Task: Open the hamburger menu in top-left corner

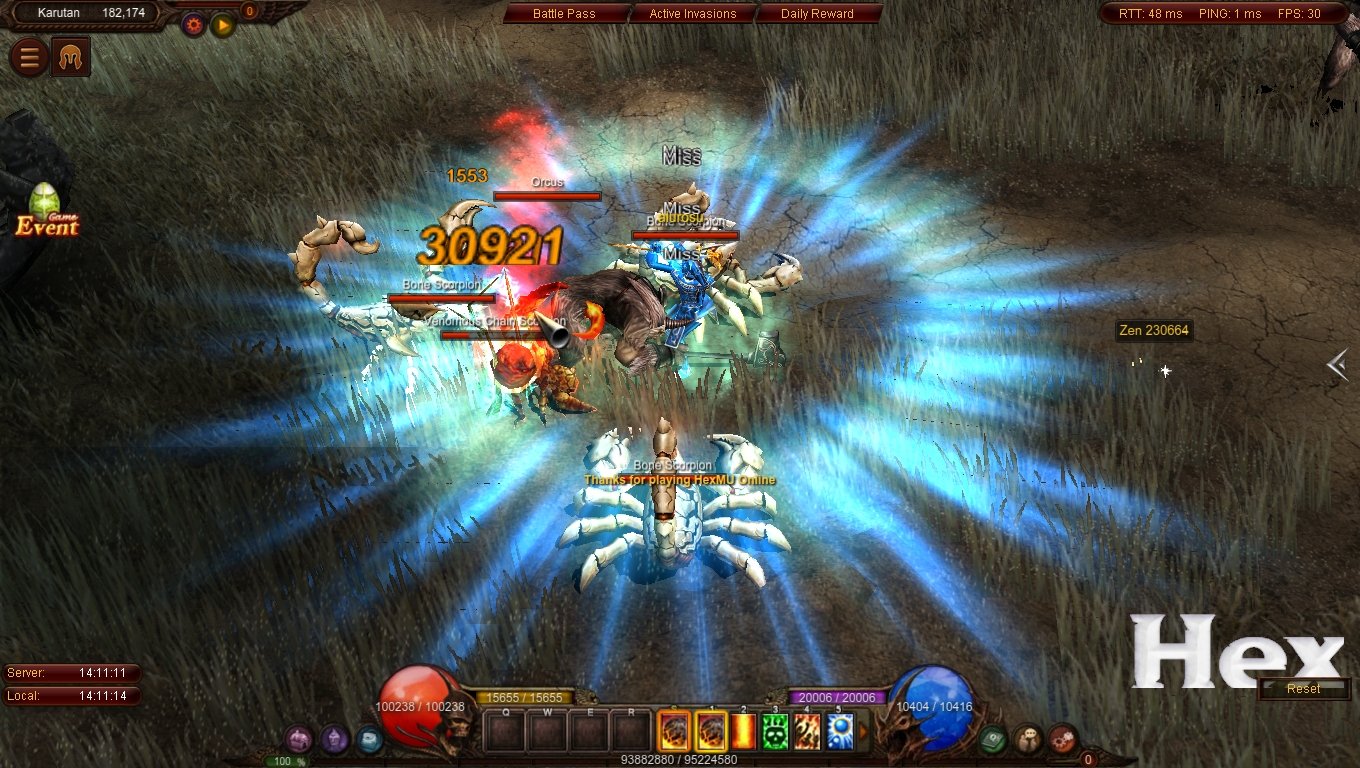Action: point(27,56)
